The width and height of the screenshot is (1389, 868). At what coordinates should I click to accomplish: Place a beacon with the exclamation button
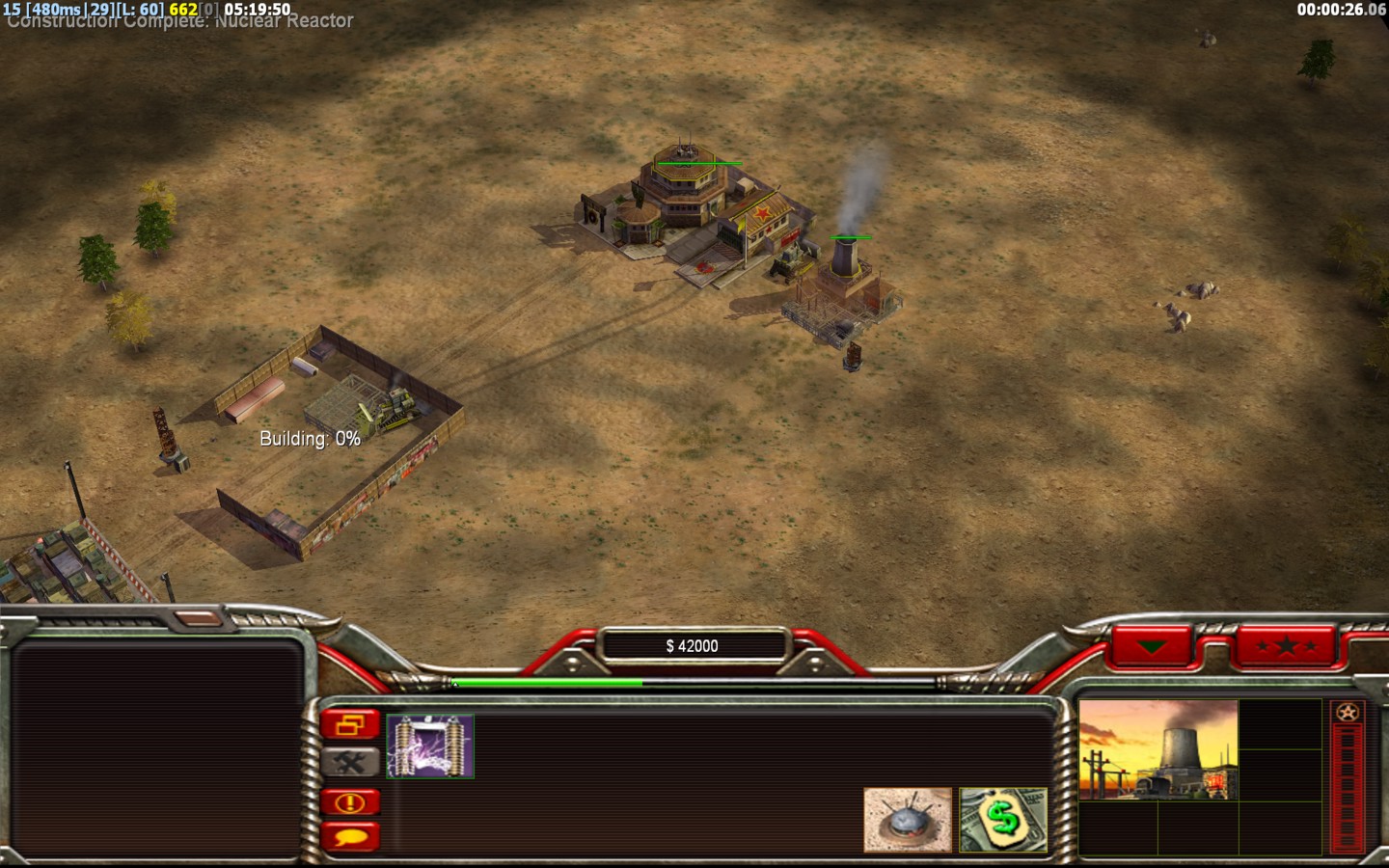pos(350,801)
